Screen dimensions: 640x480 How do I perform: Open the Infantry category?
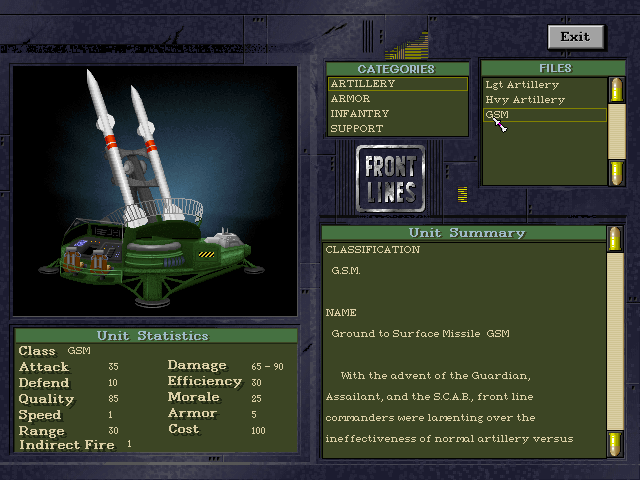pyautogui.click(x=397, y=114)
